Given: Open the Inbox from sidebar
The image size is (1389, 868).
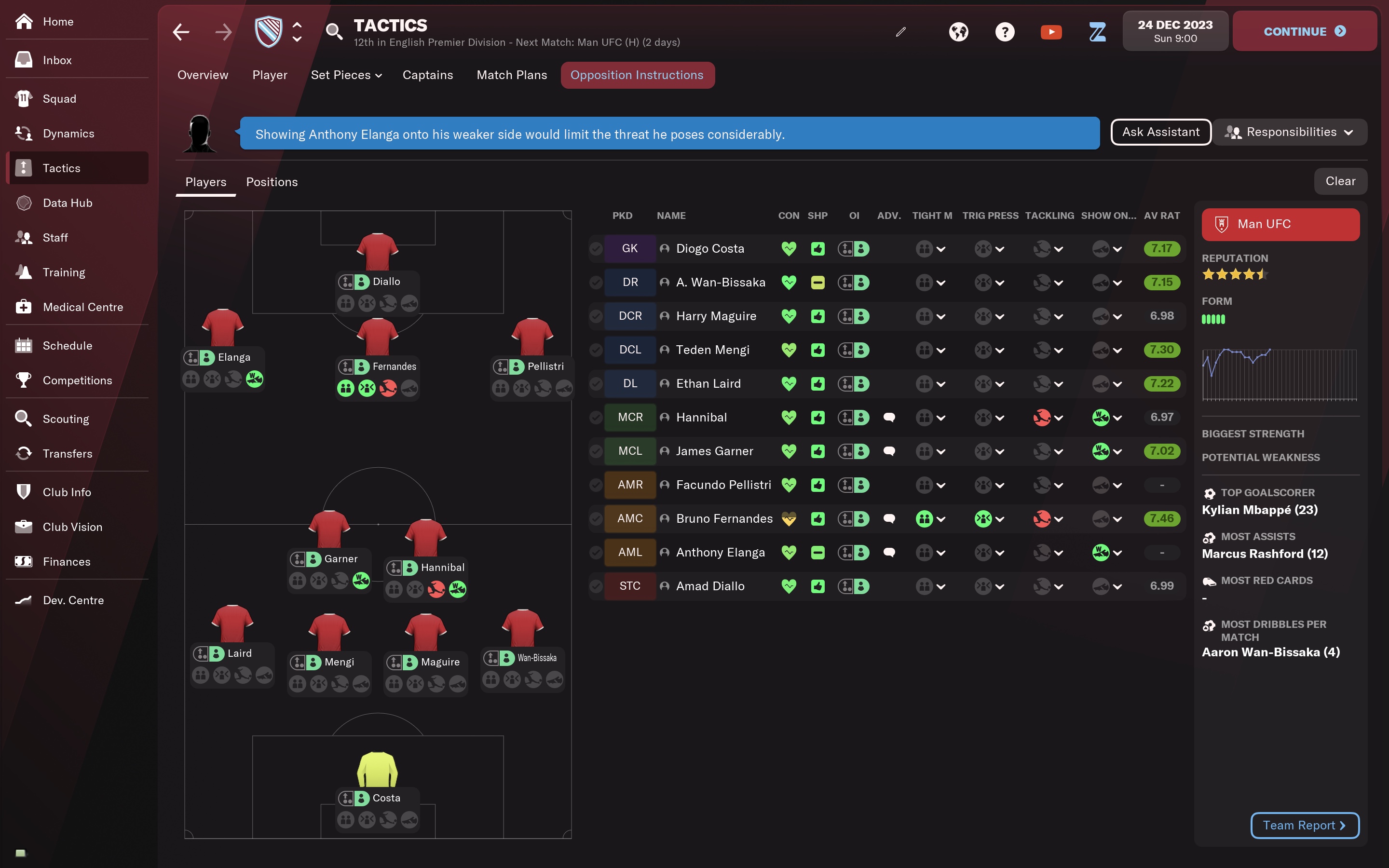Looking at the screenshot, I should click(x=57, y=60).
